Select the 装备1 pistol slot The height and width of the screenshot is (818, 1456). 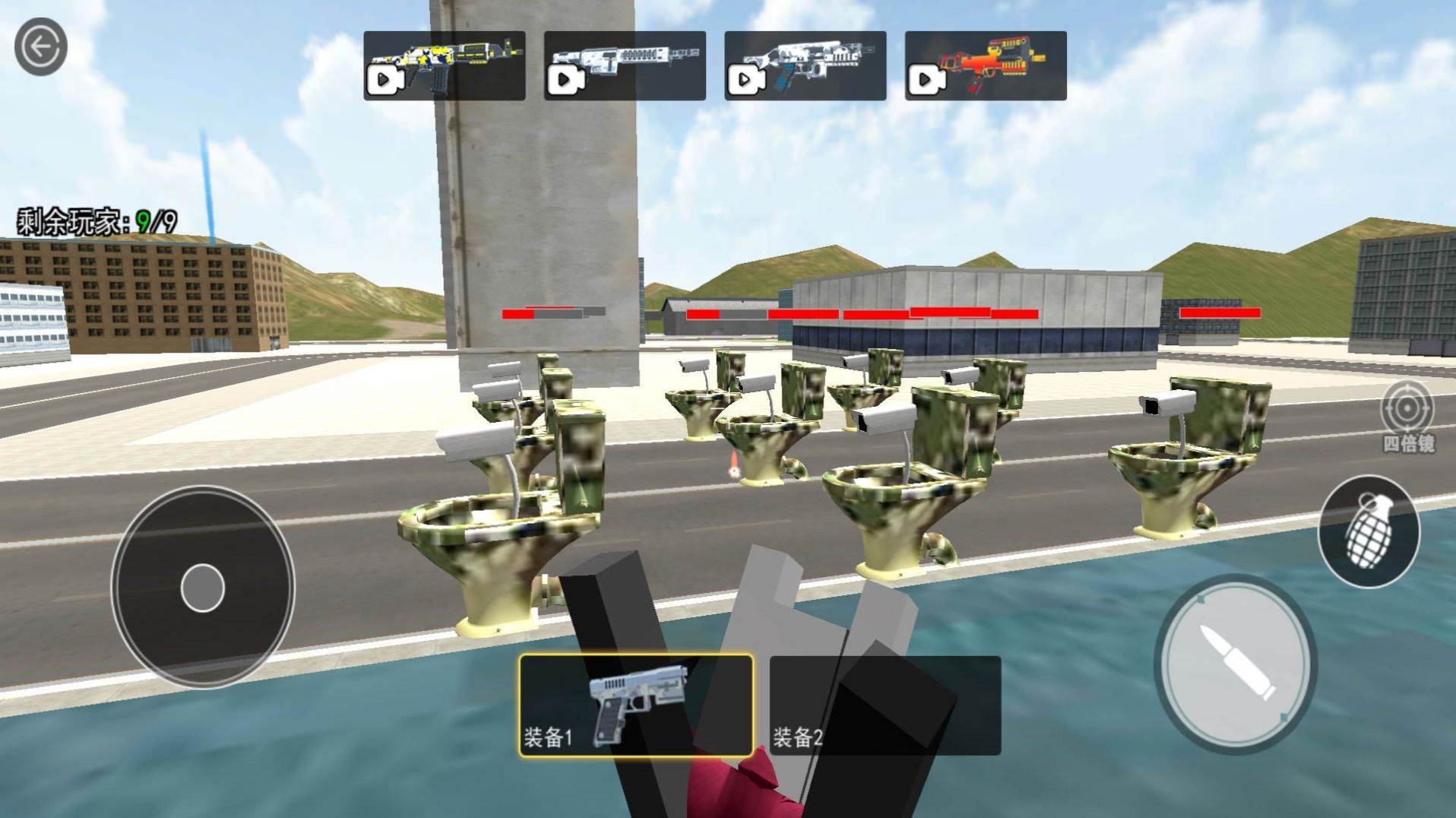(636, 705)
